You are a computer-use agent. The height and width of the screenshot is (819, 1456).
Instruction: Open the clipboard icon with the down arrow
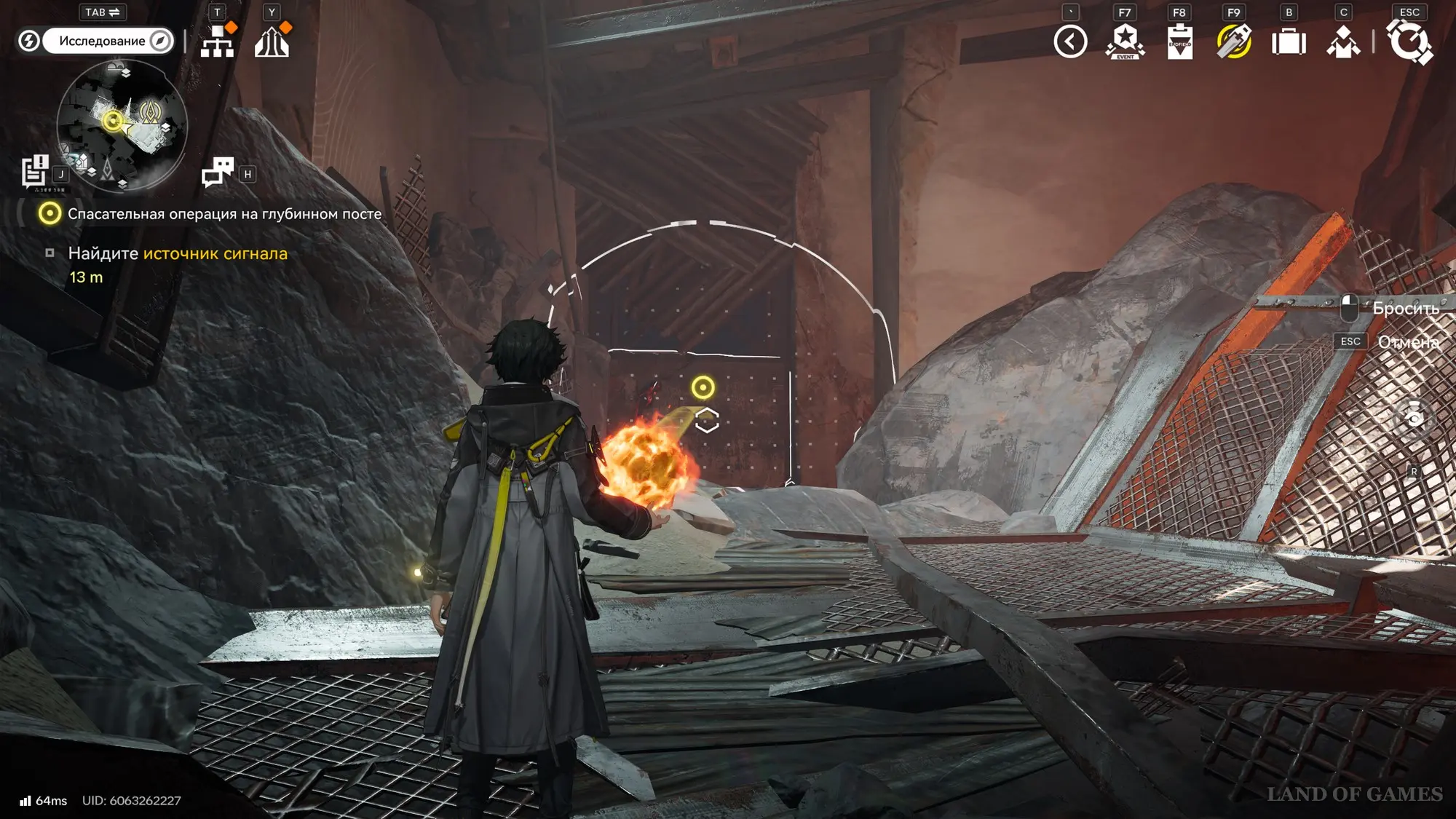1179,41
